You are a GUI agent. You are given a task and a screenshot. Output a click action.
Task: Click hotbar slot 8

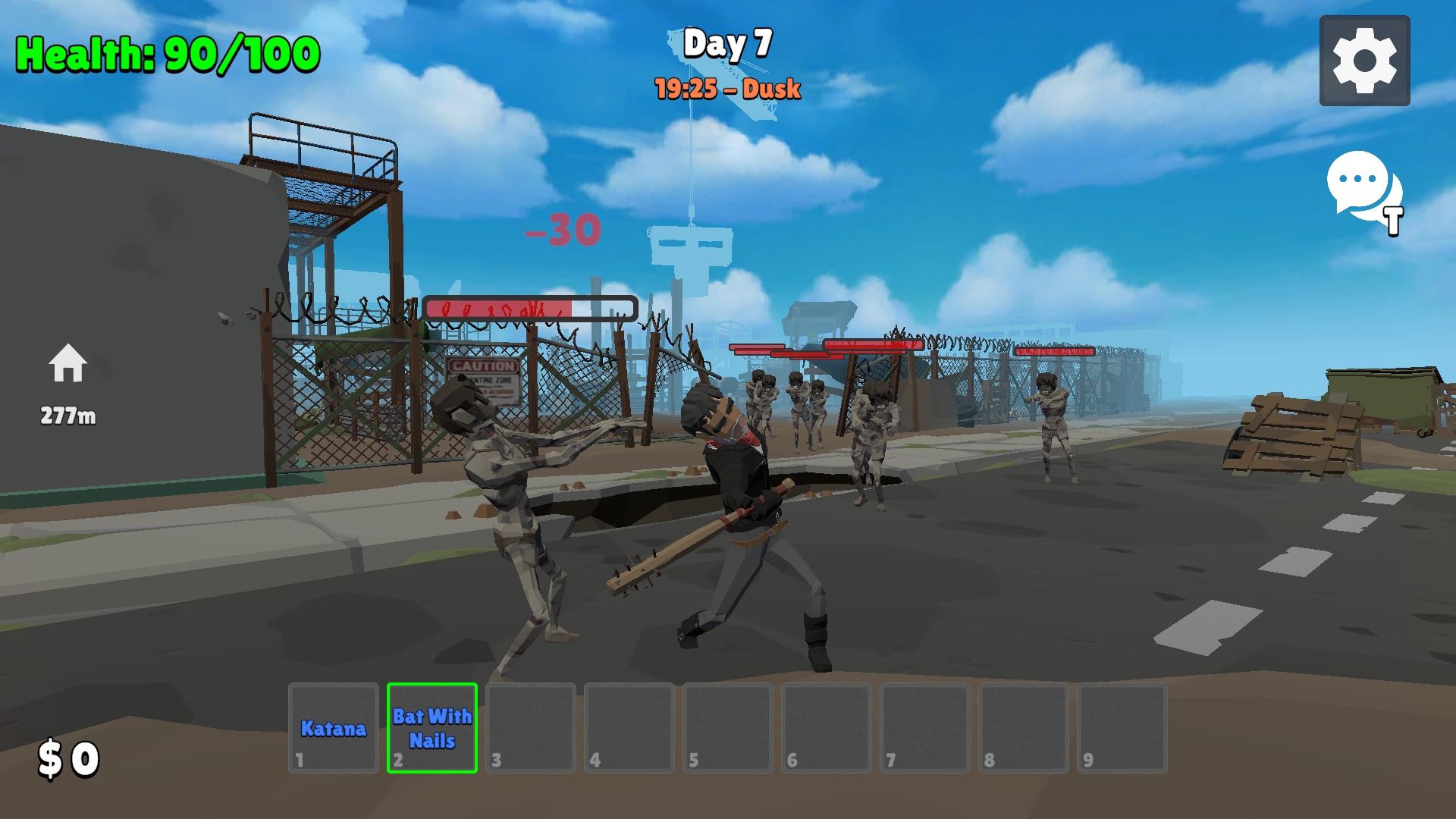click(1022, 728)
